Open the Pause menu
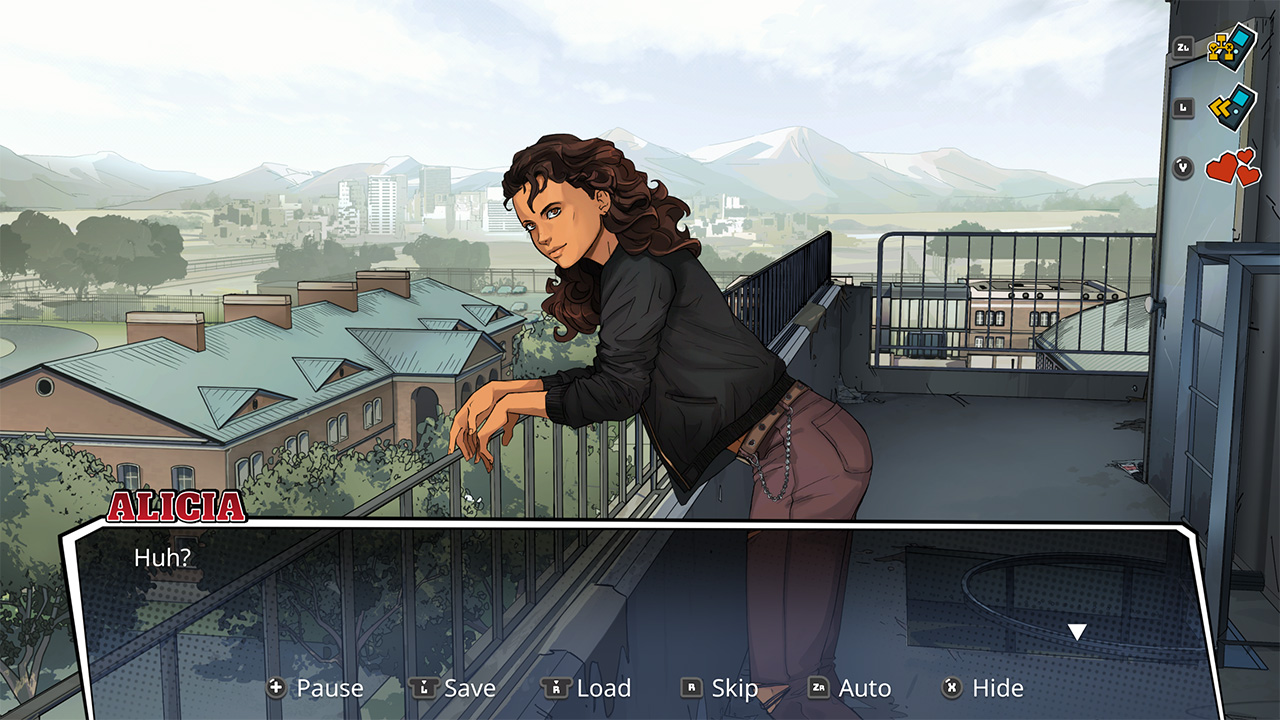1280x720 pixels. pos(332,688)
